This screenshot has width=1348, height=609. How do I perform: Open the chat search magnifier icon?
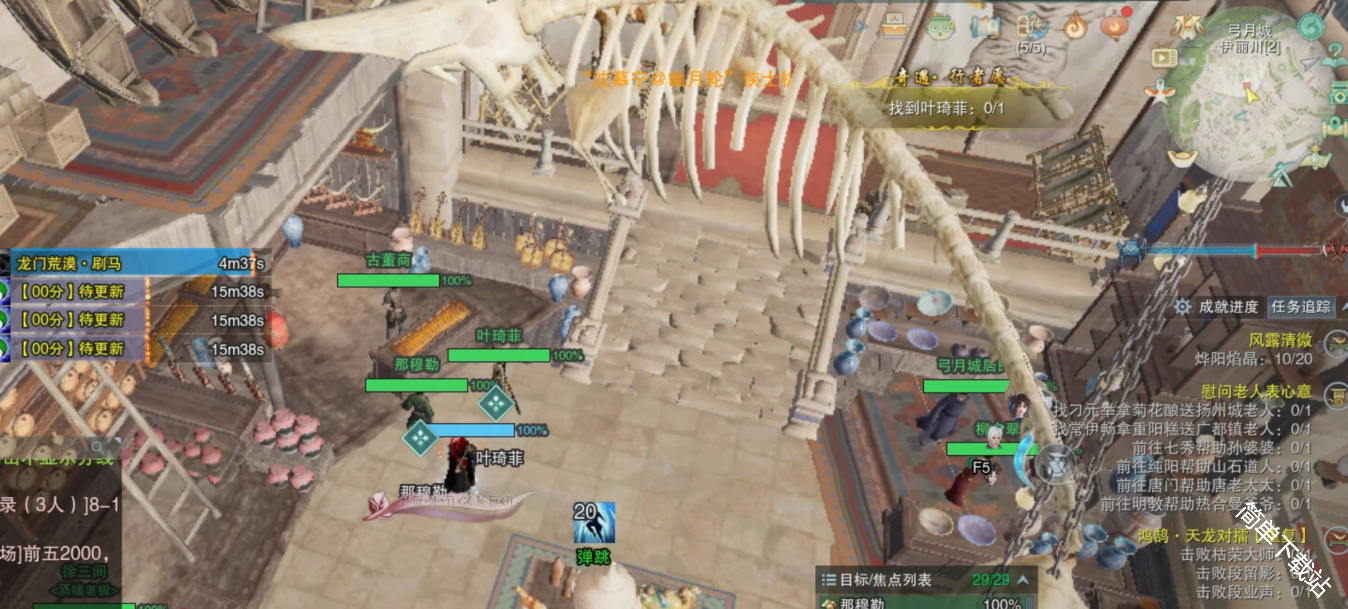click(x=98, y=447)
